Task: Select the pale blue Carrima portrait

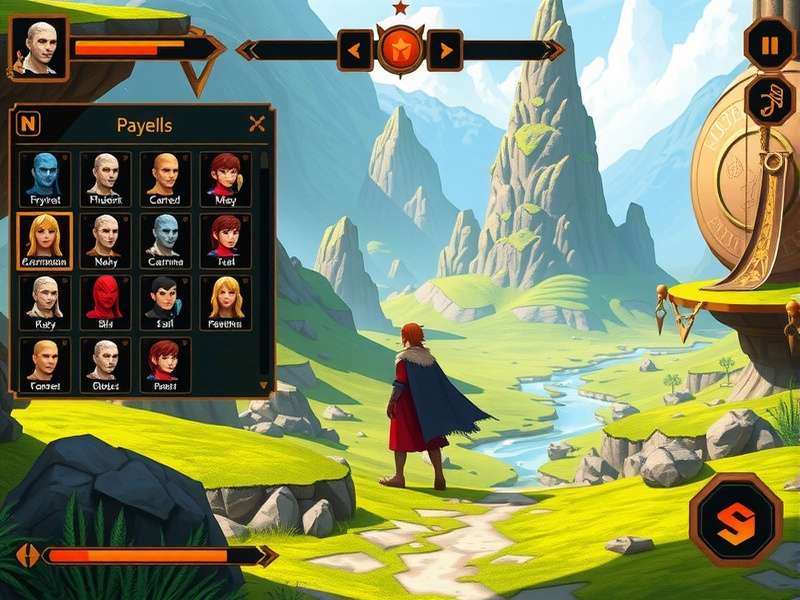Action: (x=165, y=240)
